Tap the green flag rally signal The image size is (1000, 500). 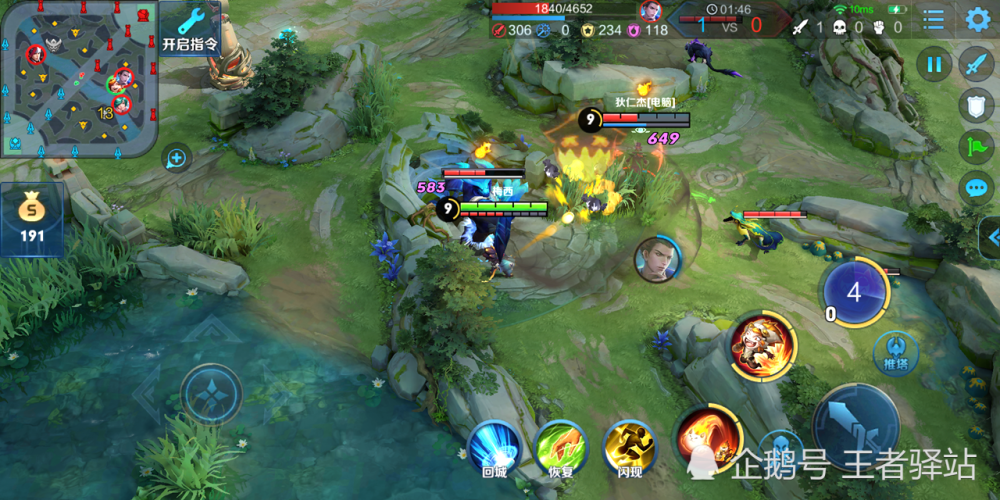coord(975,147)
